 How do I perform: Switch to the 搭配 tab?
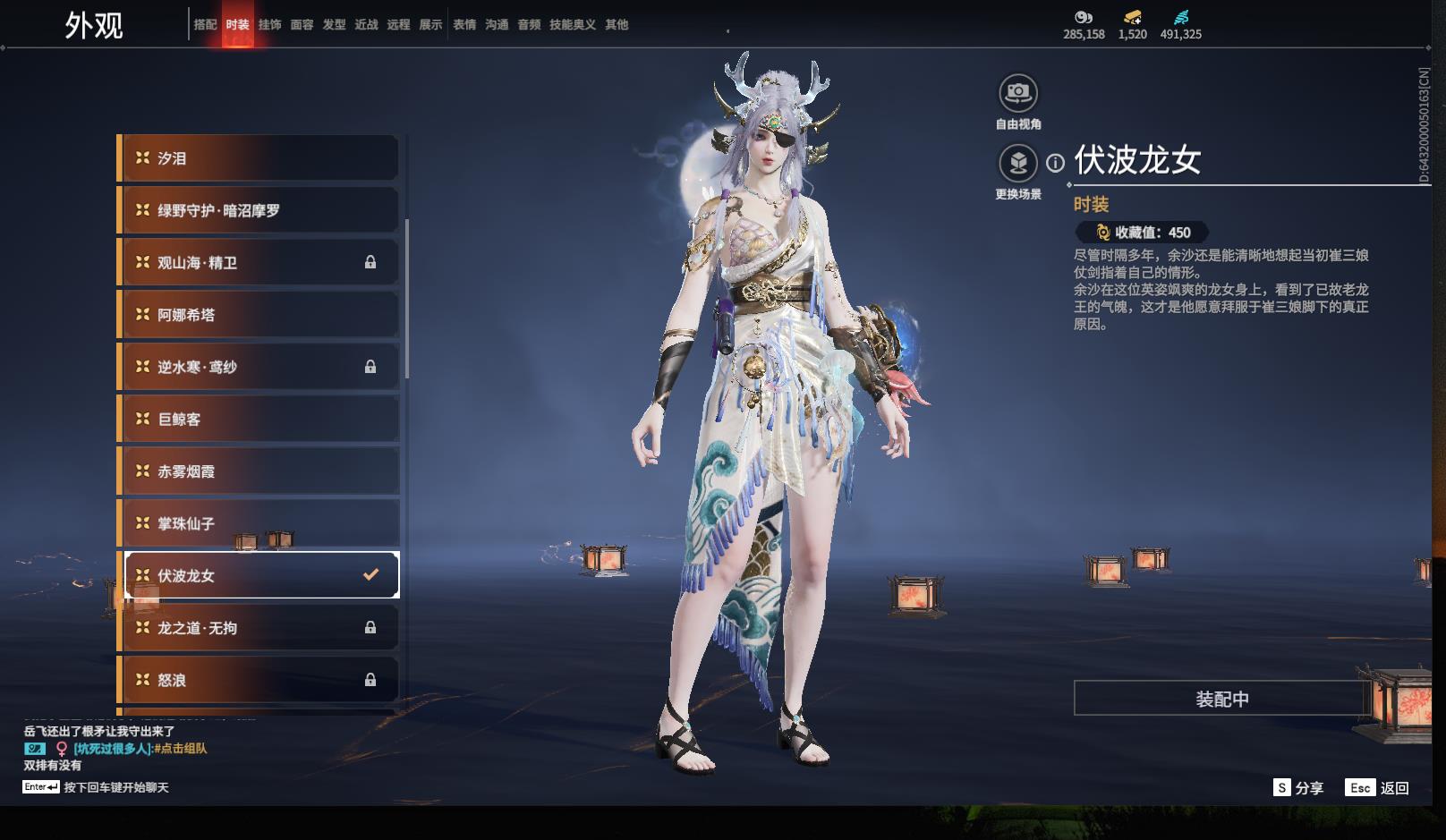pyautogui.click(x=205, y=25)
